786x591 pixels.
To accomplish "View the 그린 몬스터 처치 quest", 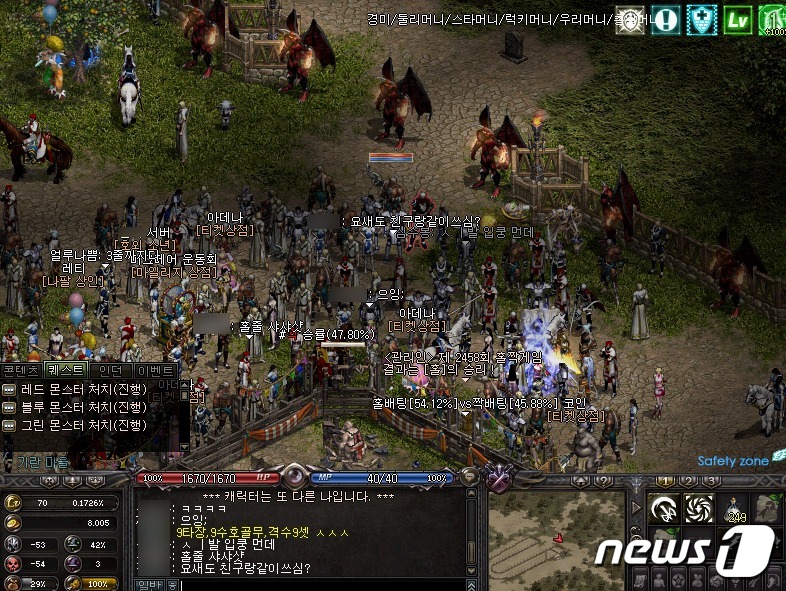I will click(81, 425).
